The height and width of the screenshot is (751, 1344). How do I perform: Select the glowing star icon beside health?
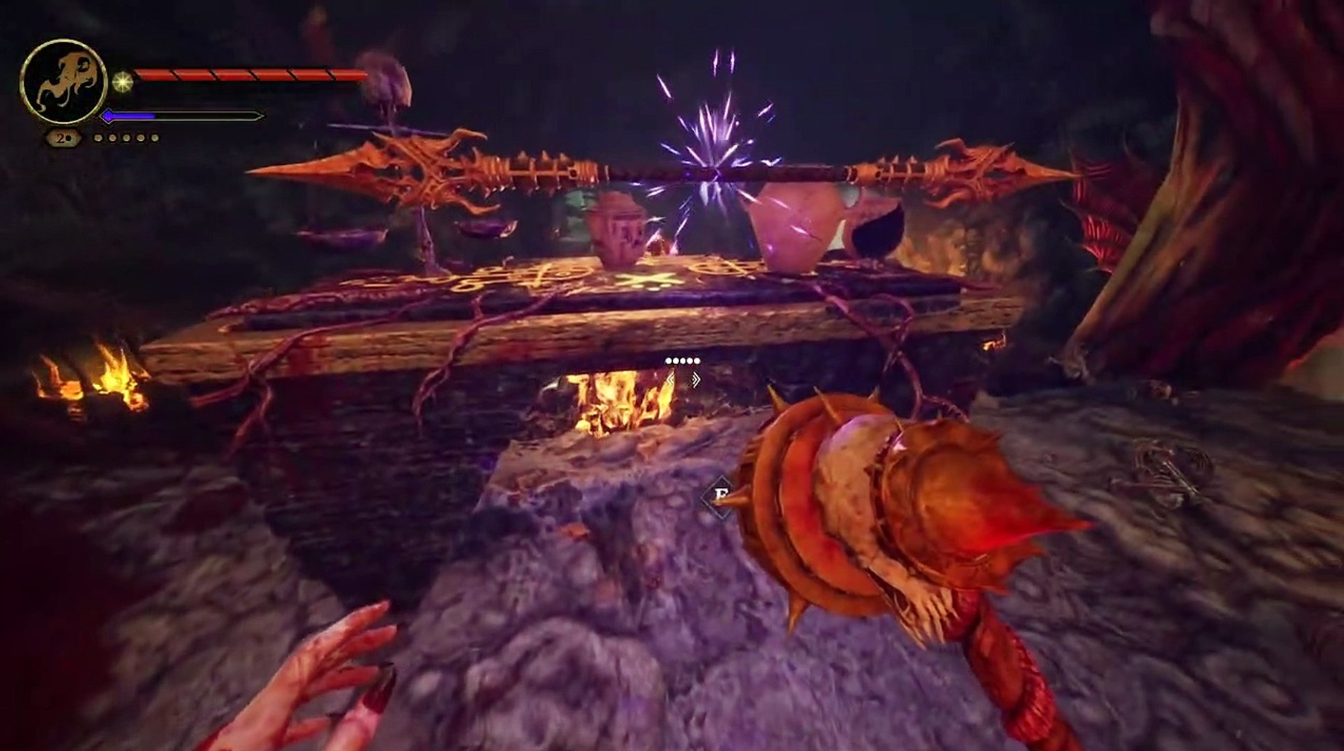[122, 81]
